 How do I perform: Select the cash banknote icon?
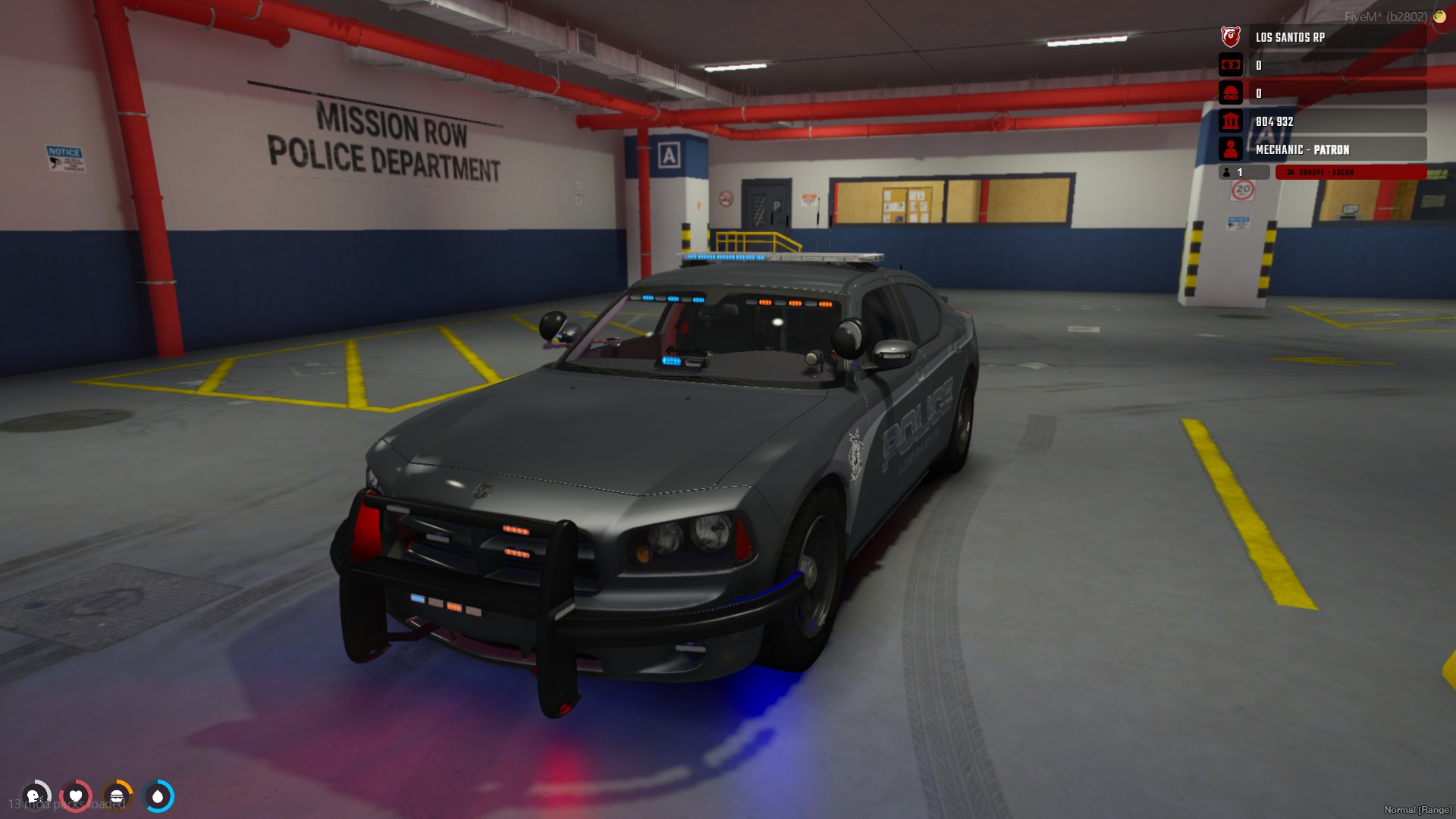[x=1230, y=65]
